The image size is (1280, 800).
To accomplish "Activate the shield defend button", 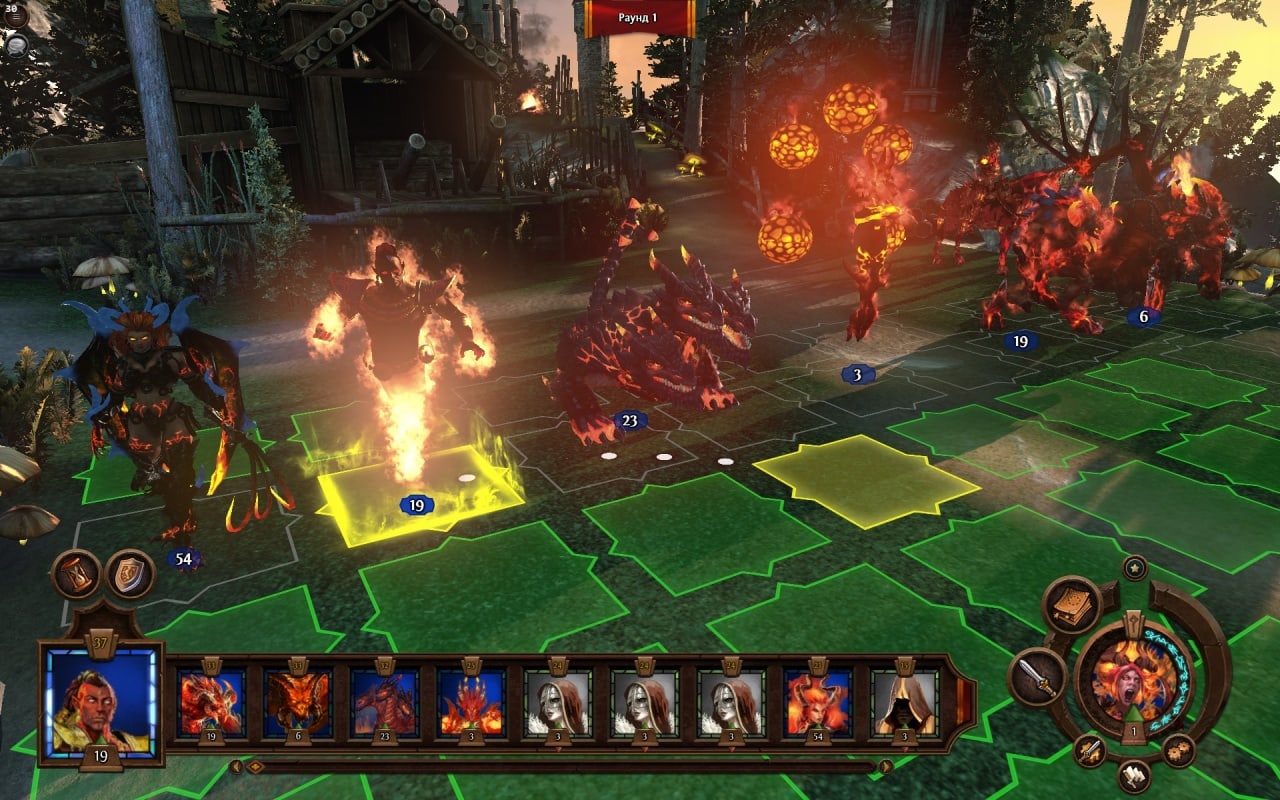I will click(130, 574).
